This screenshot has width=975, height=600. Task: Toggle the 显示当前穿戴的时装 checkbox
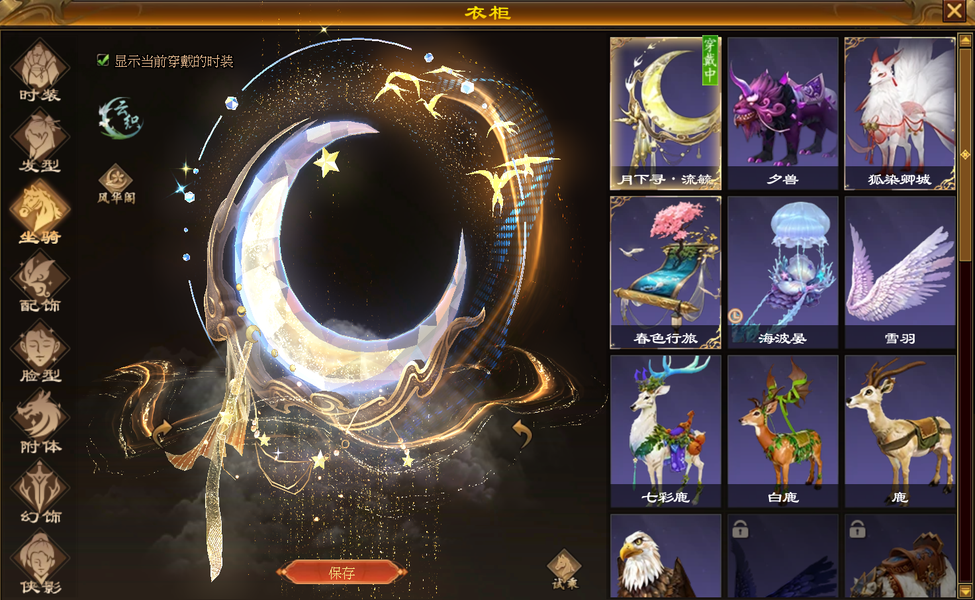(103, 60)
